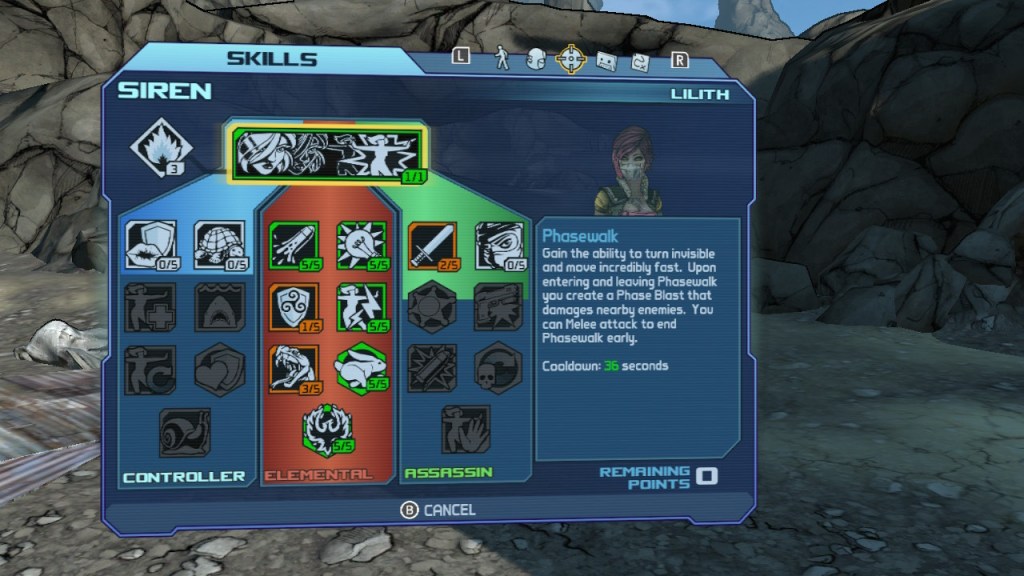Select the crosshair skills tab

point(571,59)
